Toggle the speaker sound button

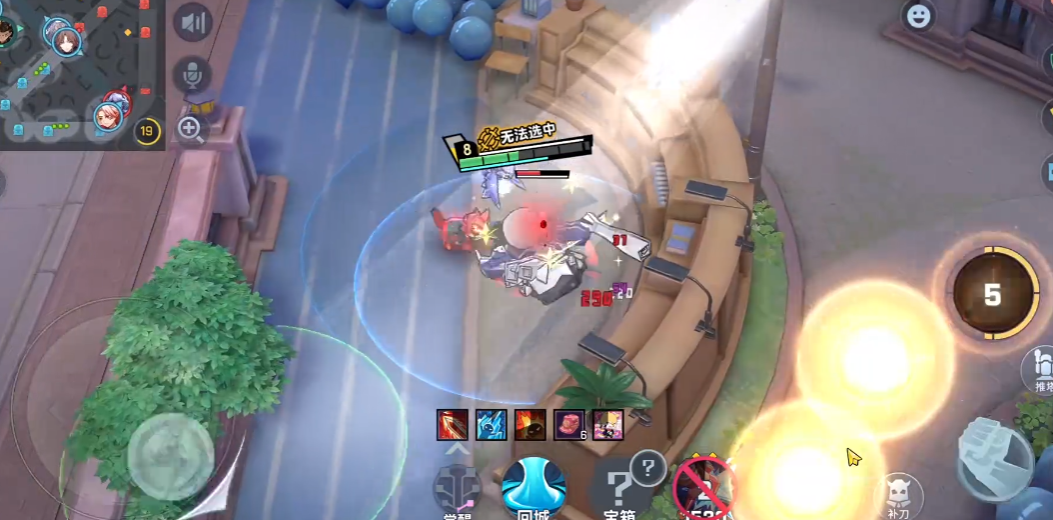pyautogui.click(x=193, y=22)
